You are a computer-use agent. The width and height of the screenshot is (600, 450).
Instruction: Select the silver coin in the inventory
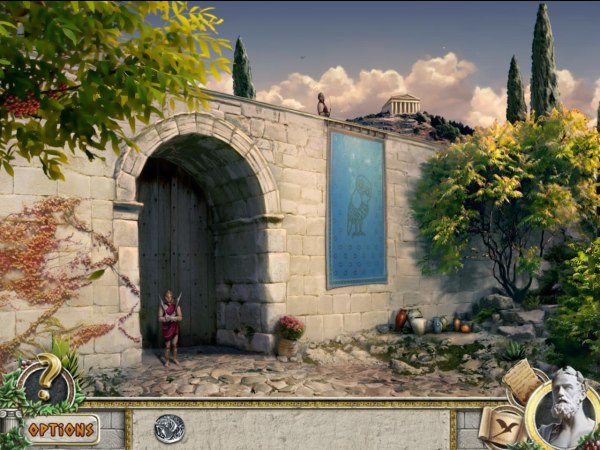pos(169,428)
